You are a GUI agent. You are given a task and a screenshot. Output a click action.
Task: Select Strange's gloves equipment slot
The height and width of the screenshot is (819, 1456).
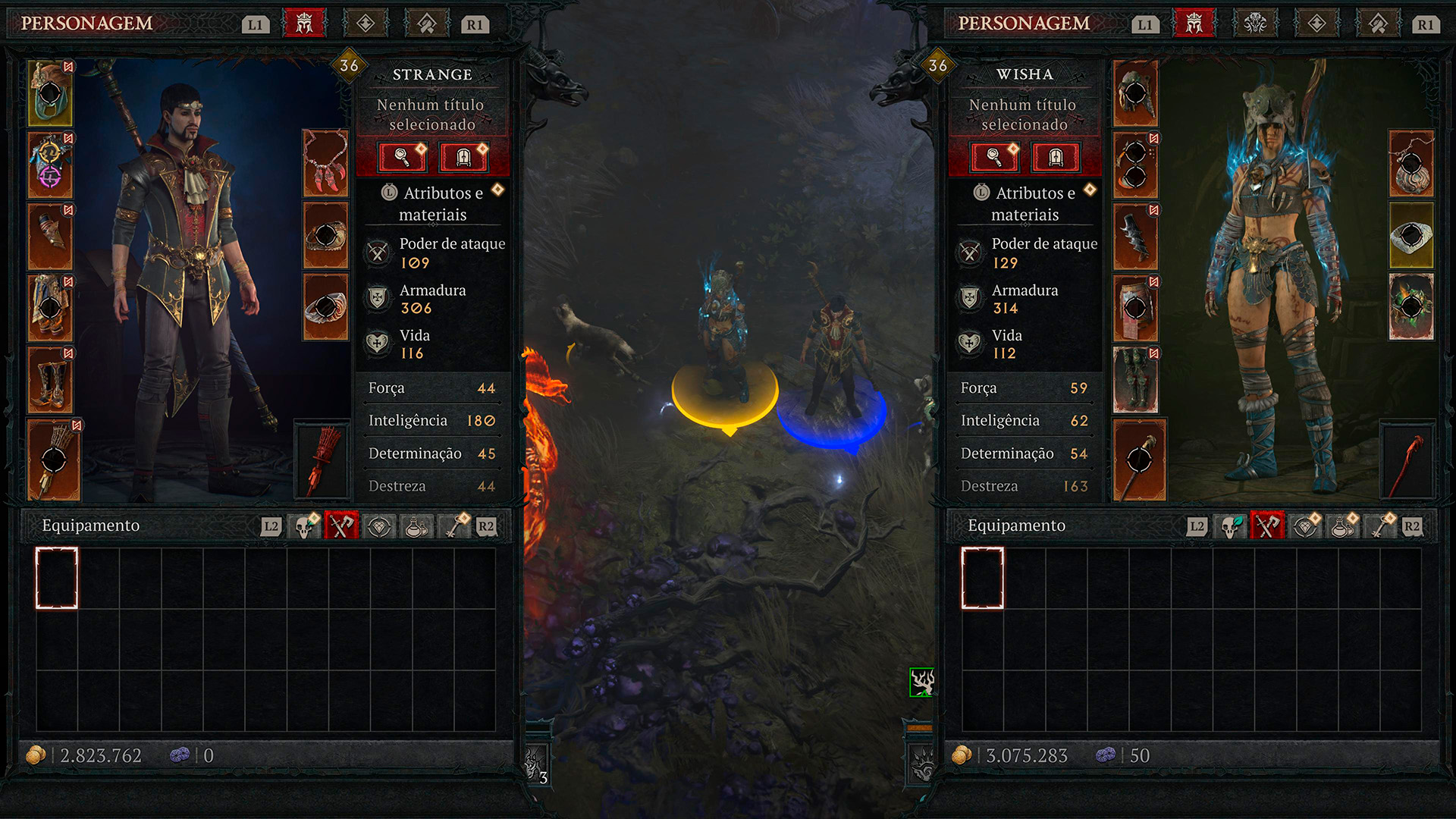tap(50, 236)
